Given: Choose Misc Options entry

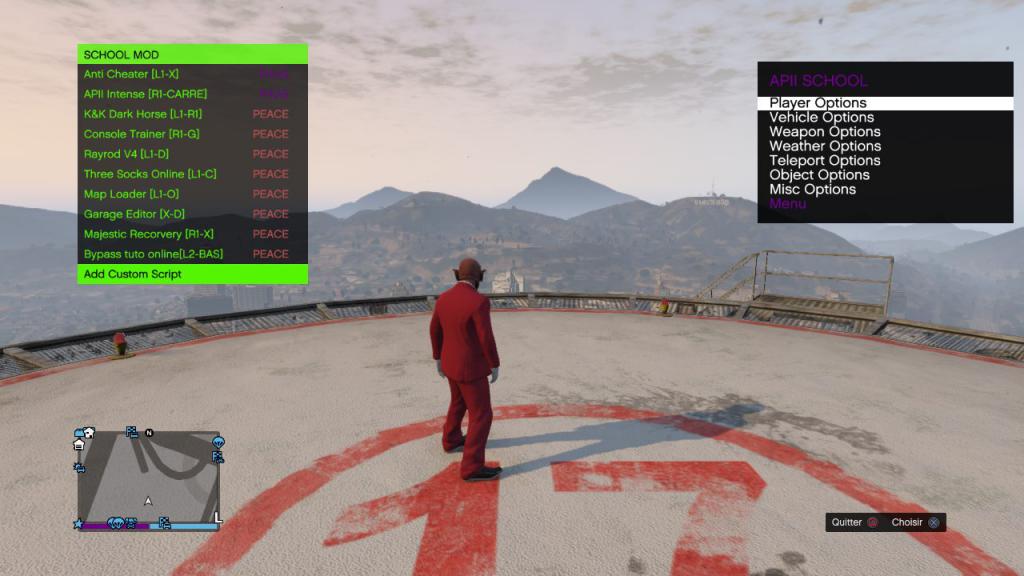Looking at the screenshot, I should click(x=812, y=189).
